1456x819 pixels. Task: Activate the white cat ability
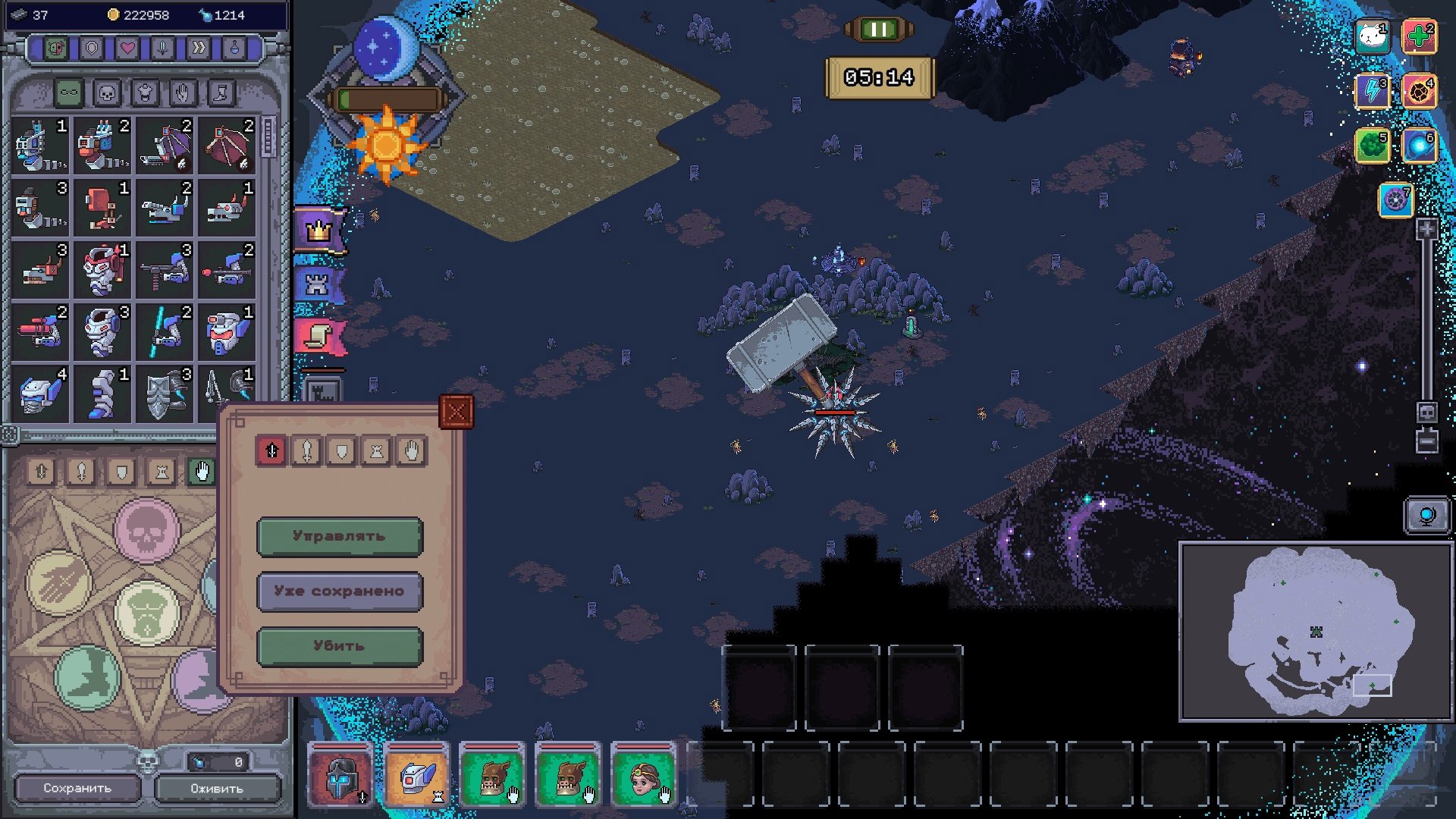[1373, 36]
